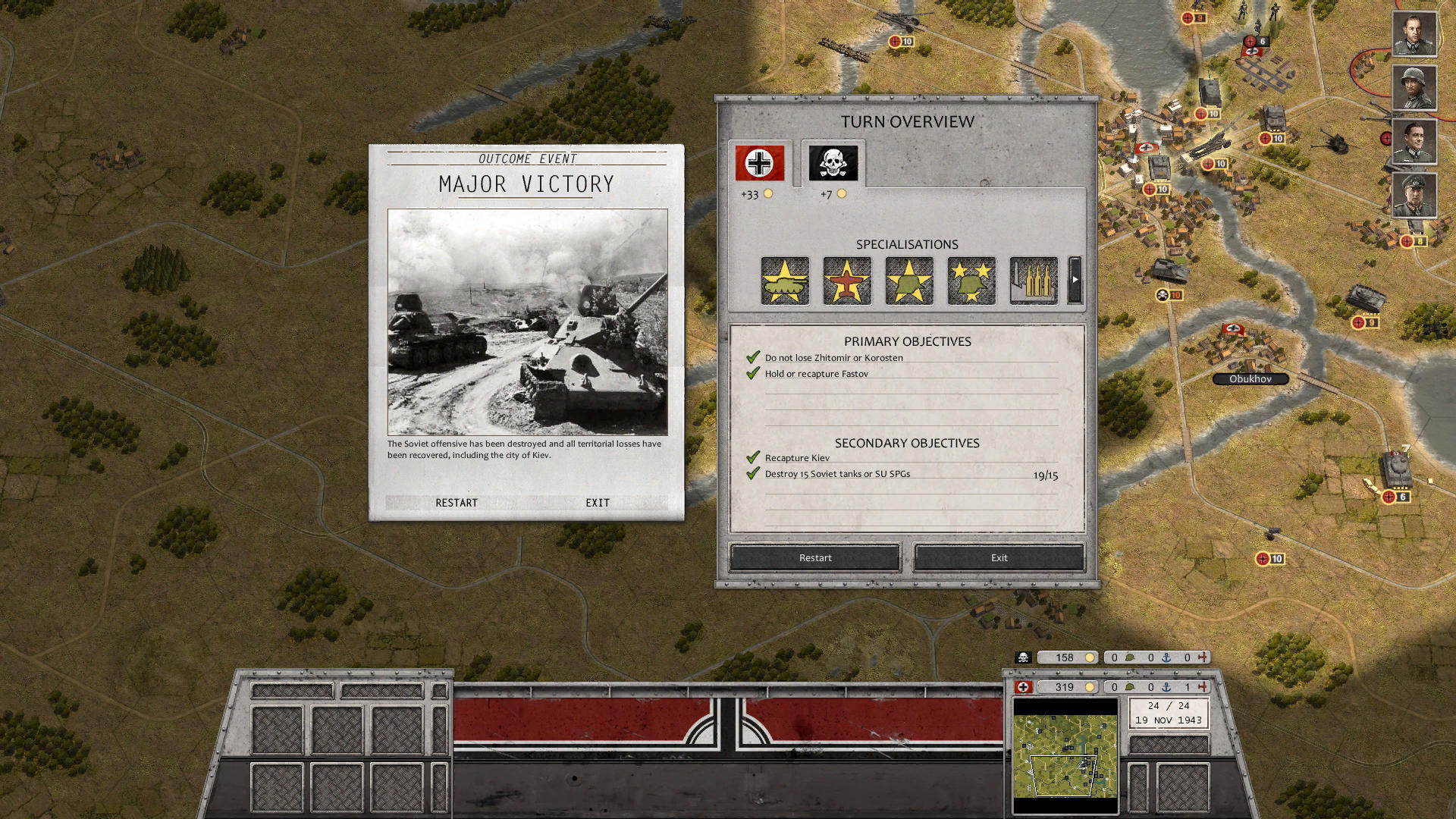Click the Restart button in Turn Overview
Screen dimensions: 1456x819
point(814,557)
